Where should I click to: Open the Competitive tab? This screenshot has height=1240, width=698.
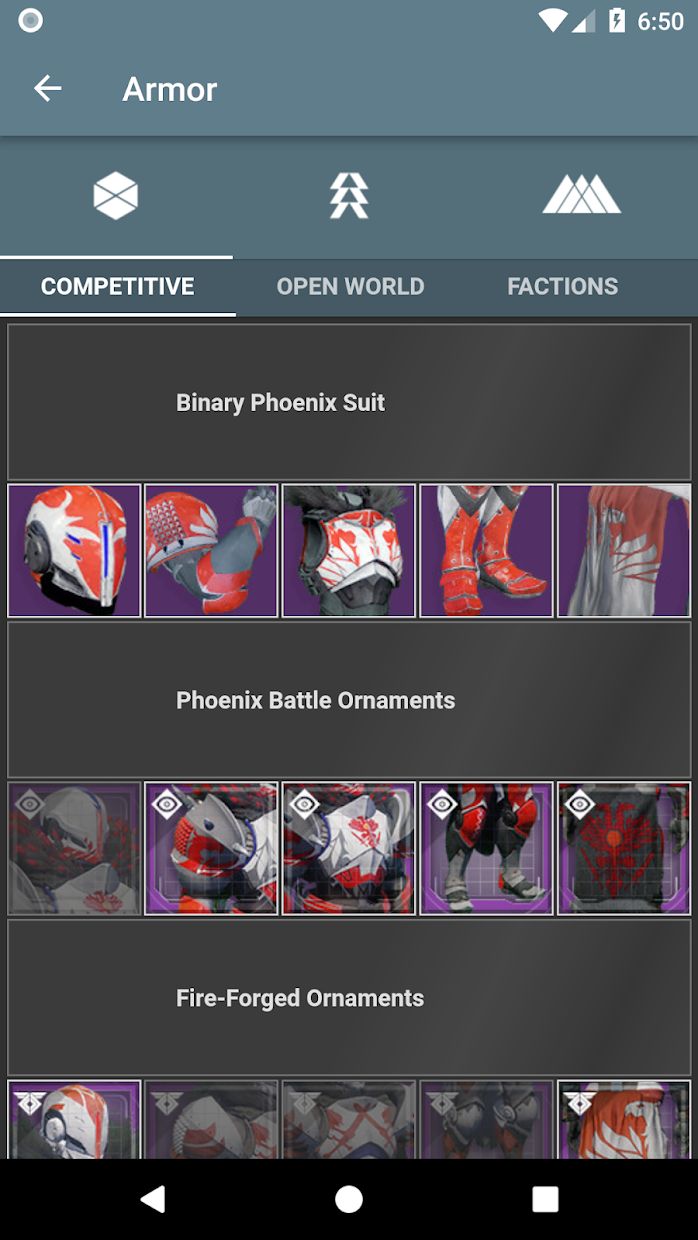pos(117,286)
